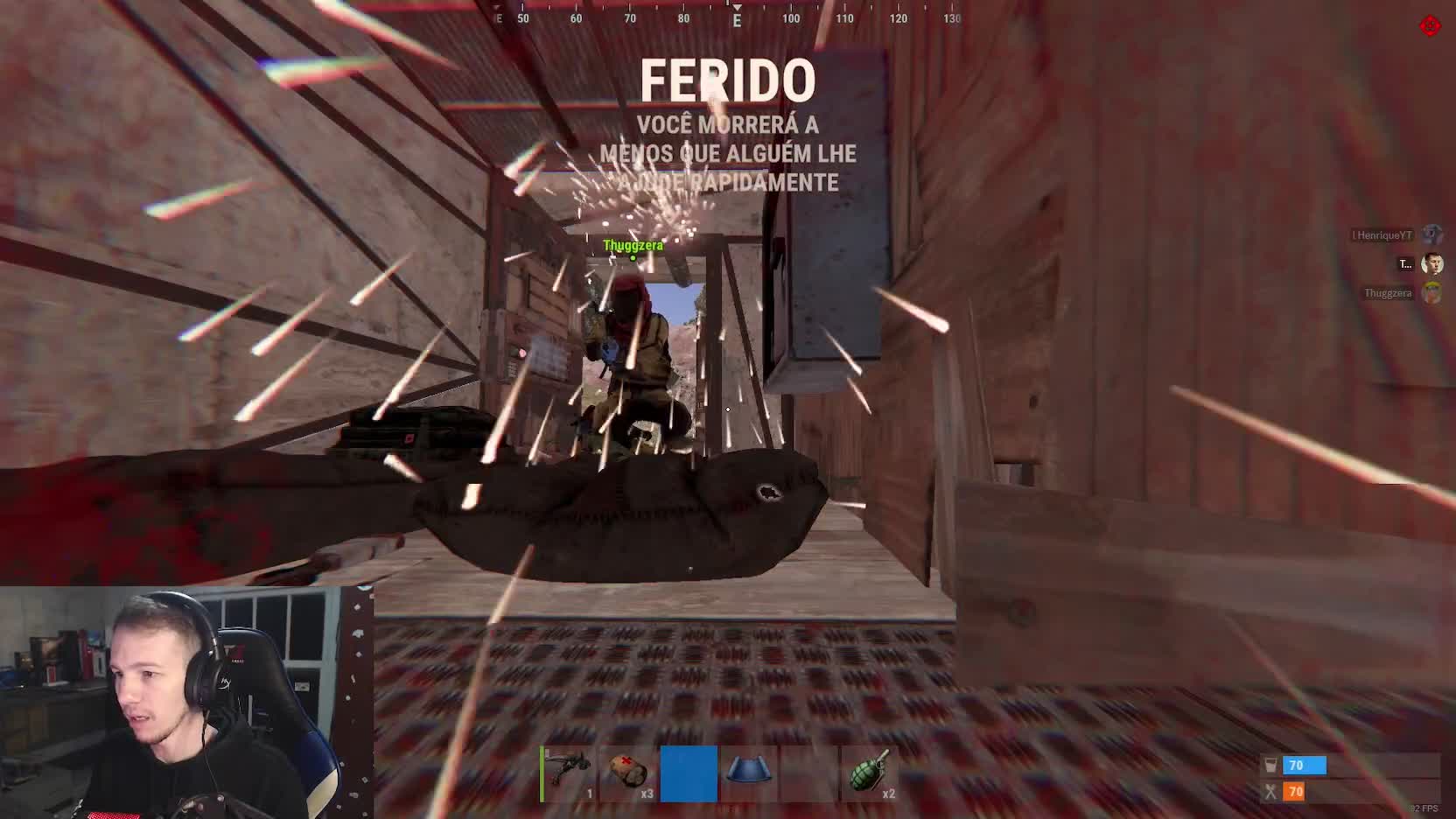Image resolution: width=1456 pixels, height=819 pixels.
Task: Click Thuggzera's avatar in the overlay list
Action: click(x=1431, y=293)
